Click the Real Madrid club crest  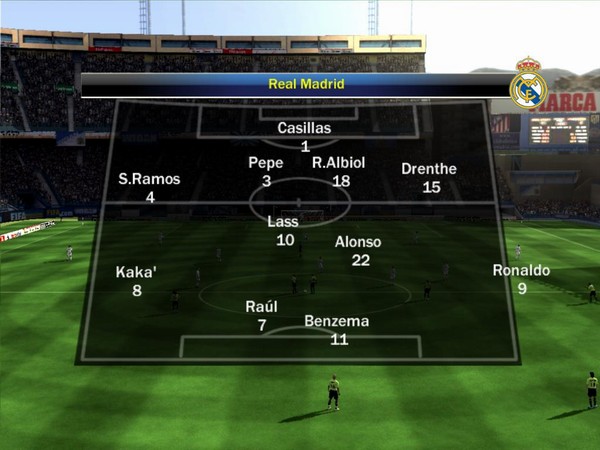pyautogui.click(x=528, y=88)
